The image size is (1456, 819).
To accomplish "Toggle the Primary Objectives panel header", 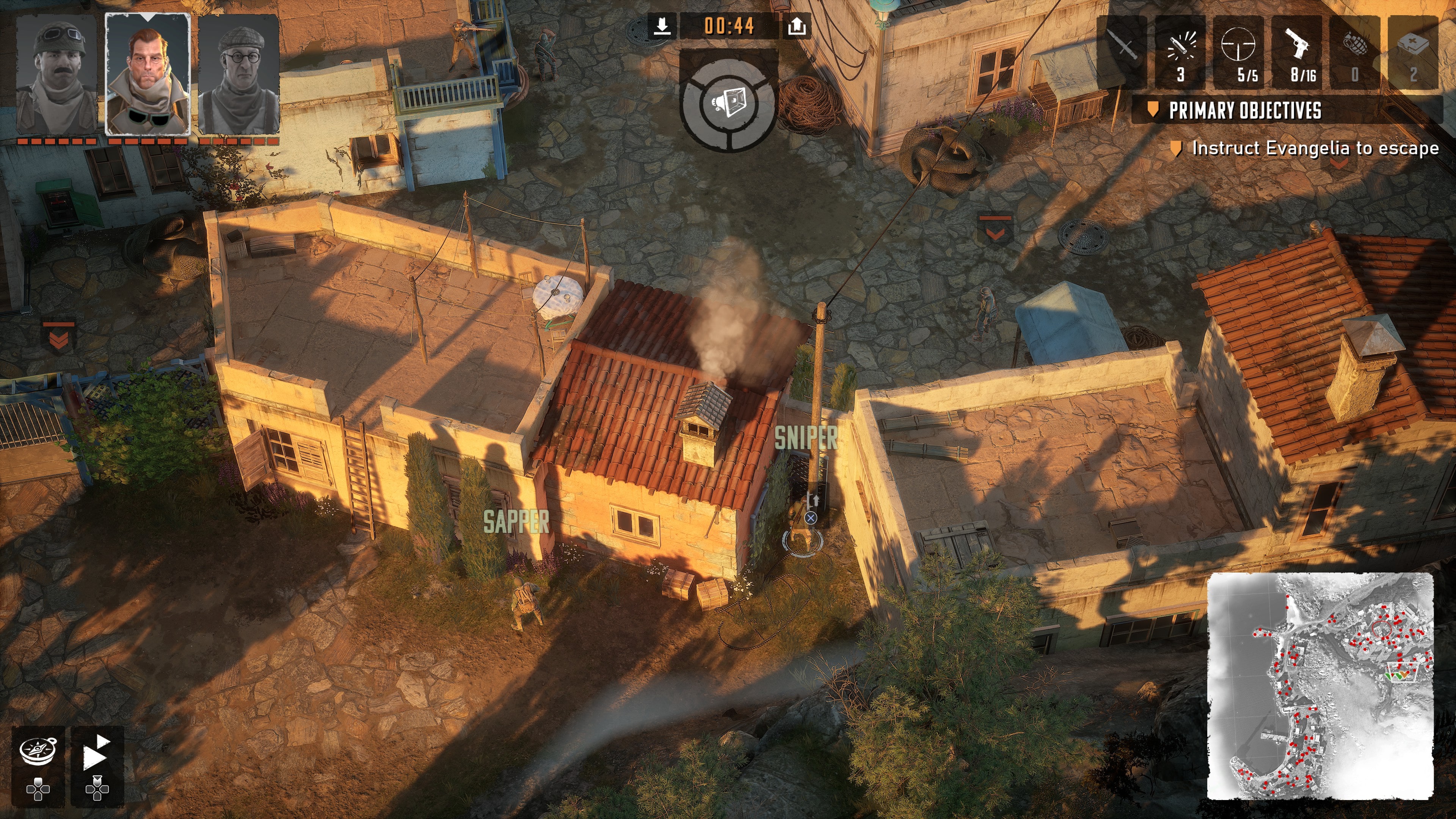I will pyautogui.click(x=1244, y=110).
